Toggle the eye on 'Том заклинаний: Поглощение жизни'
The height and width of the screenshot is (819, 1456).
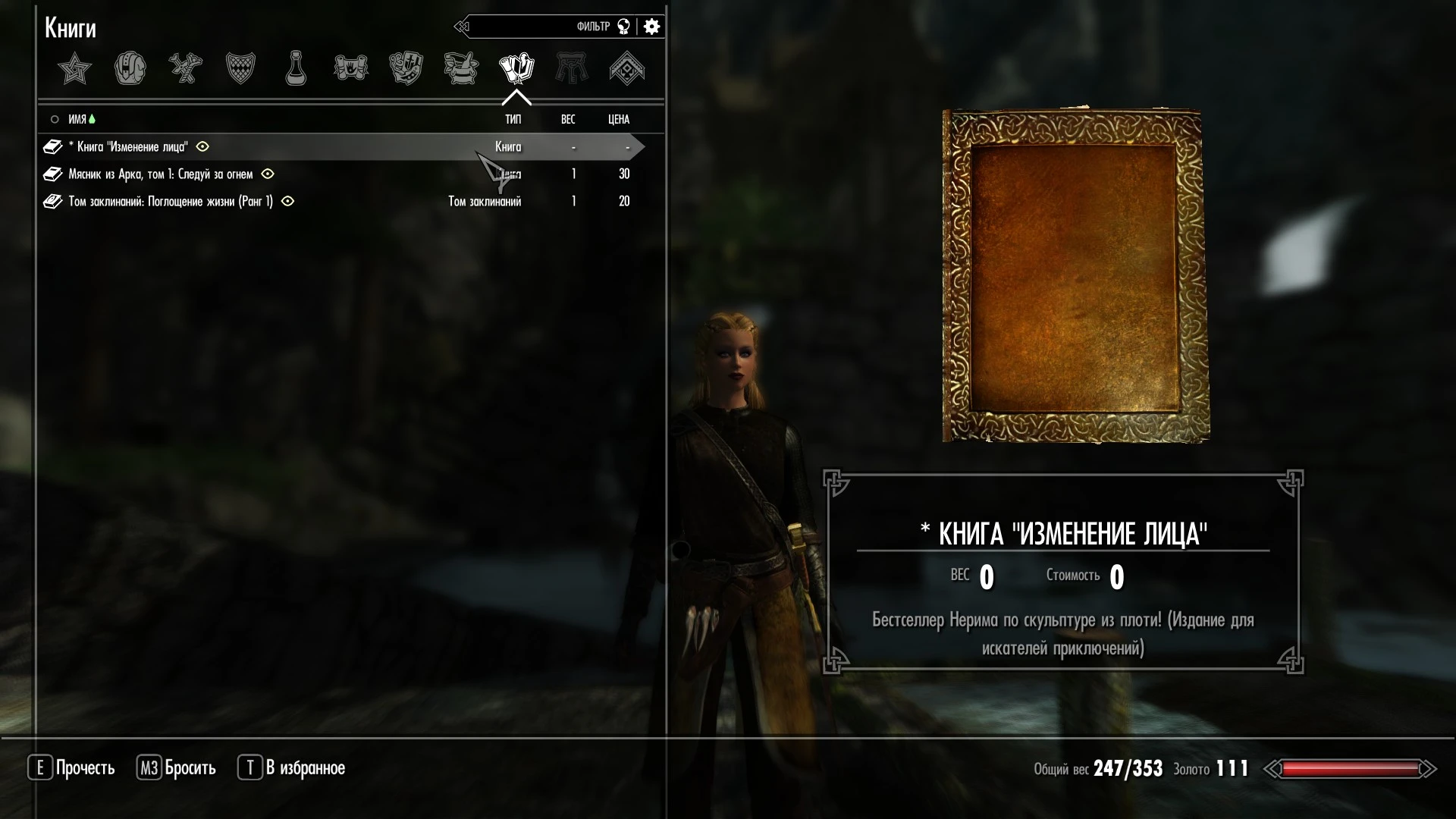tap(288, 202)
